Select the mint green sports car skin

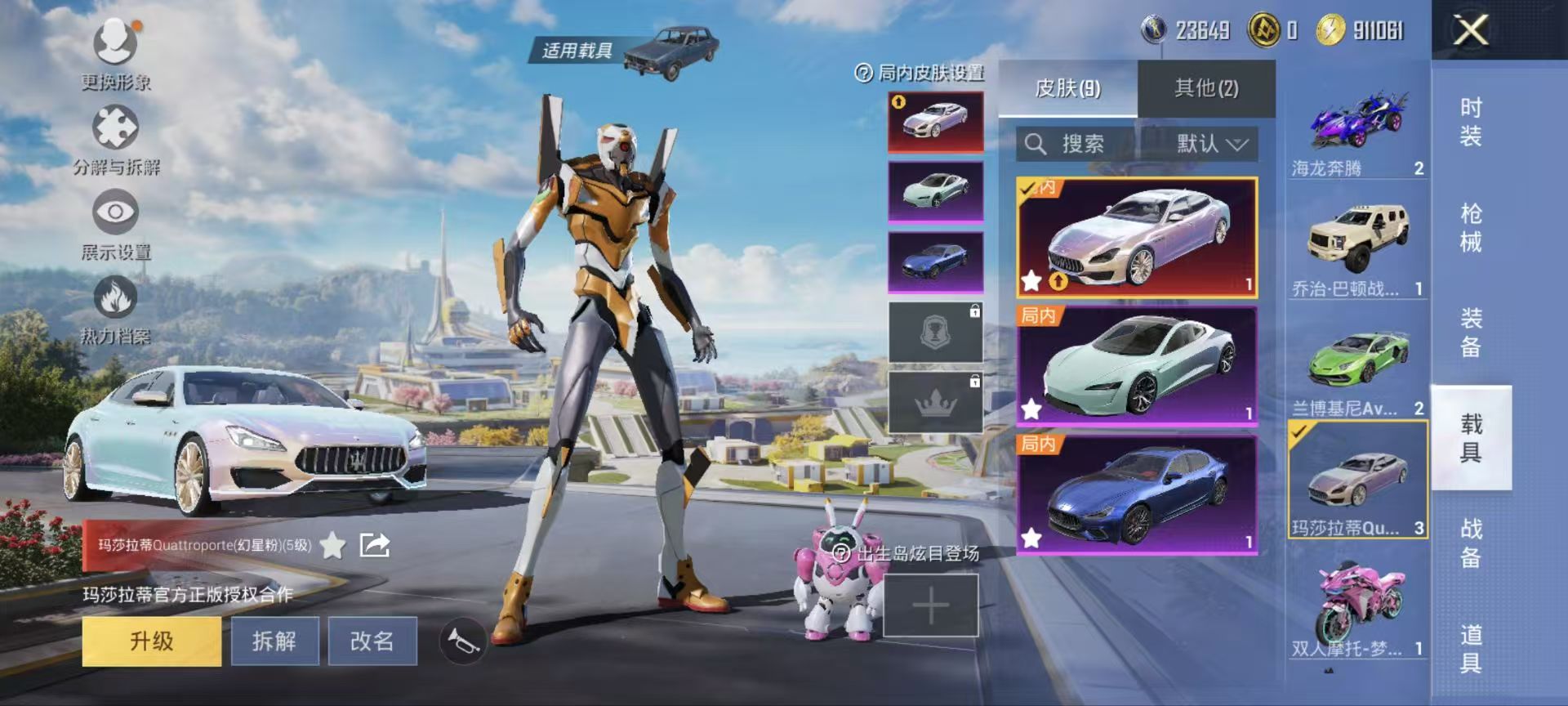point(1137,367)
